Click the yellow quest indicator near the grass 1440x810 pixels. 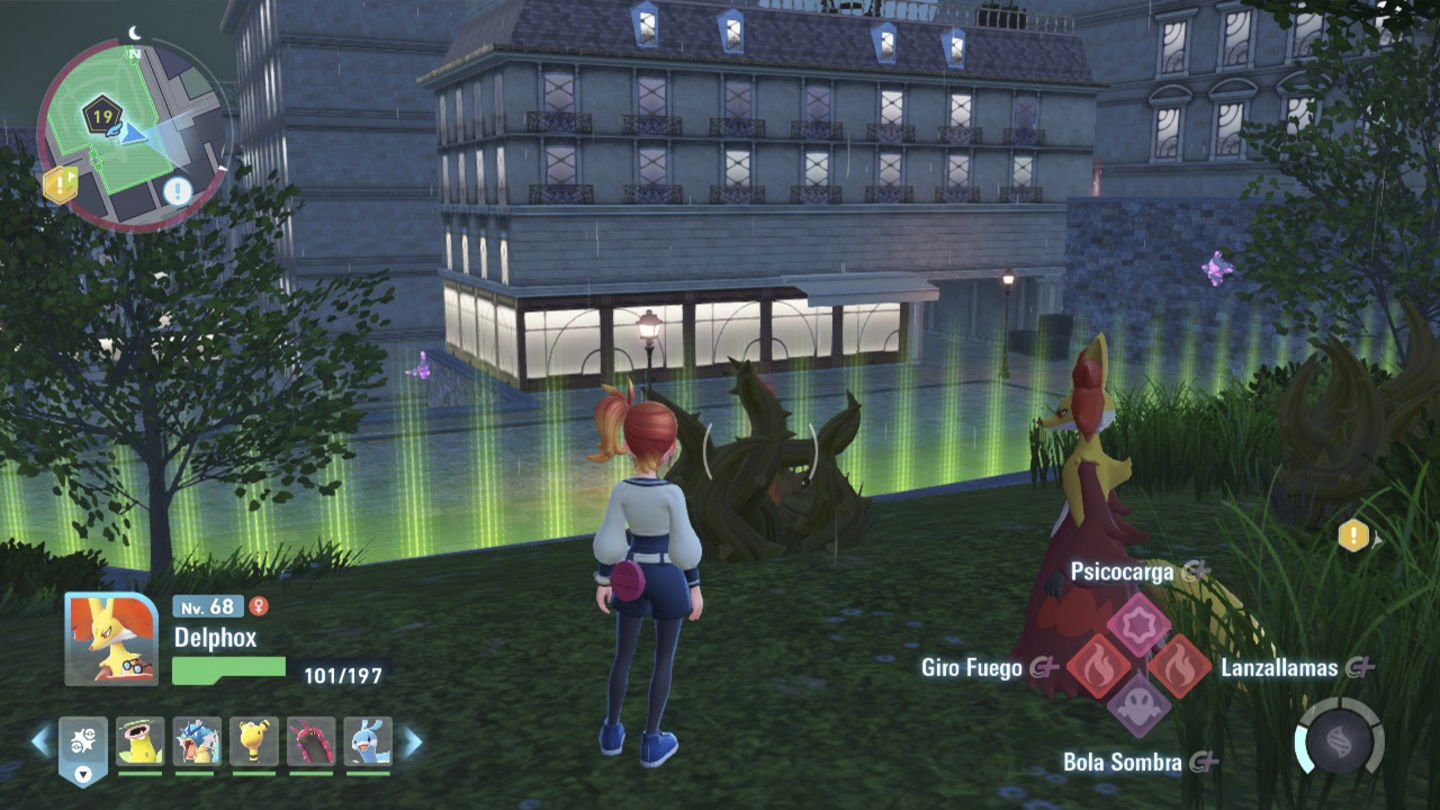point(1353,536)
